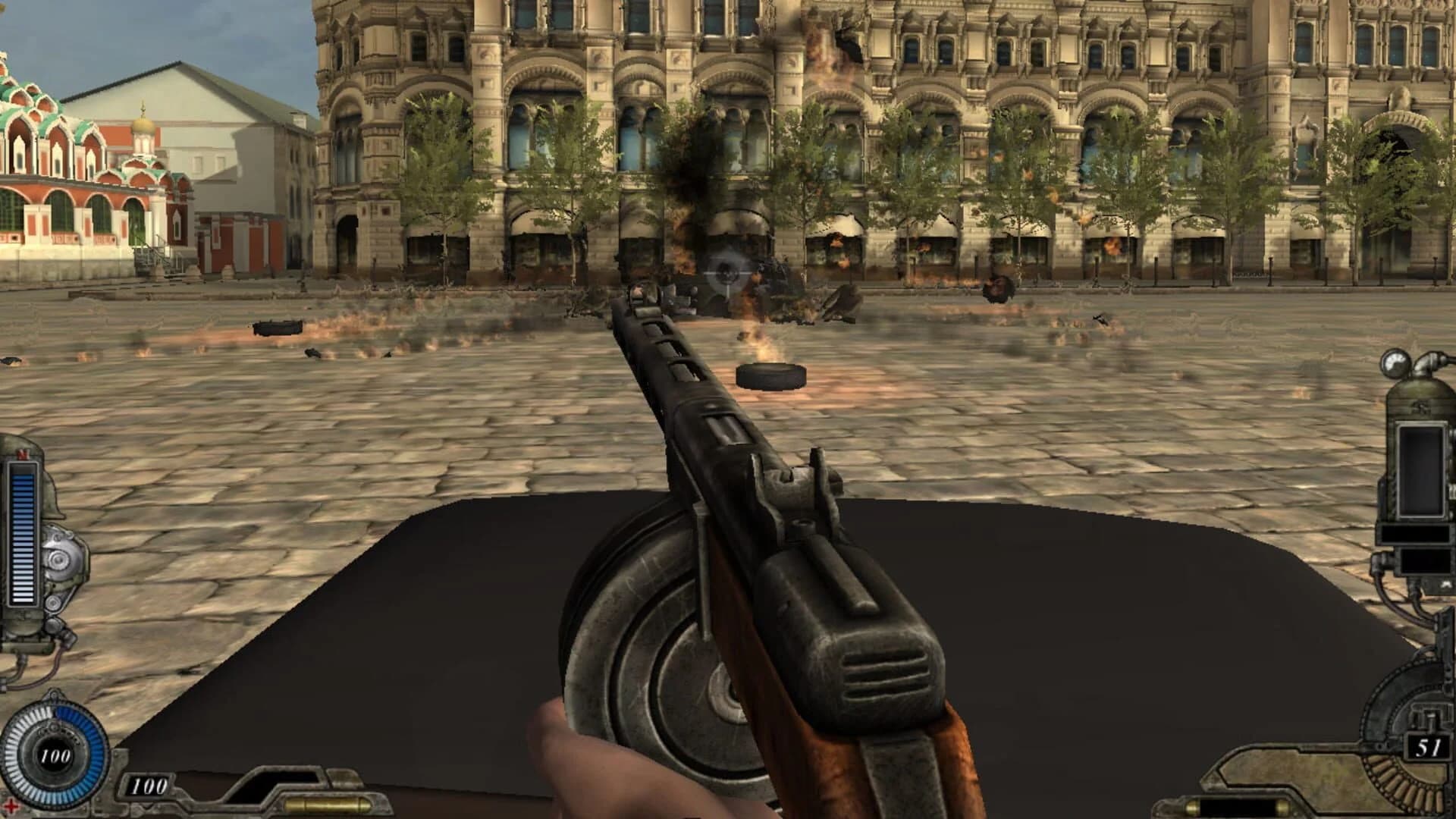Click the red N marker above the health bar
The height and width of the screenshot is (819, 1456).
coord(24,453)
